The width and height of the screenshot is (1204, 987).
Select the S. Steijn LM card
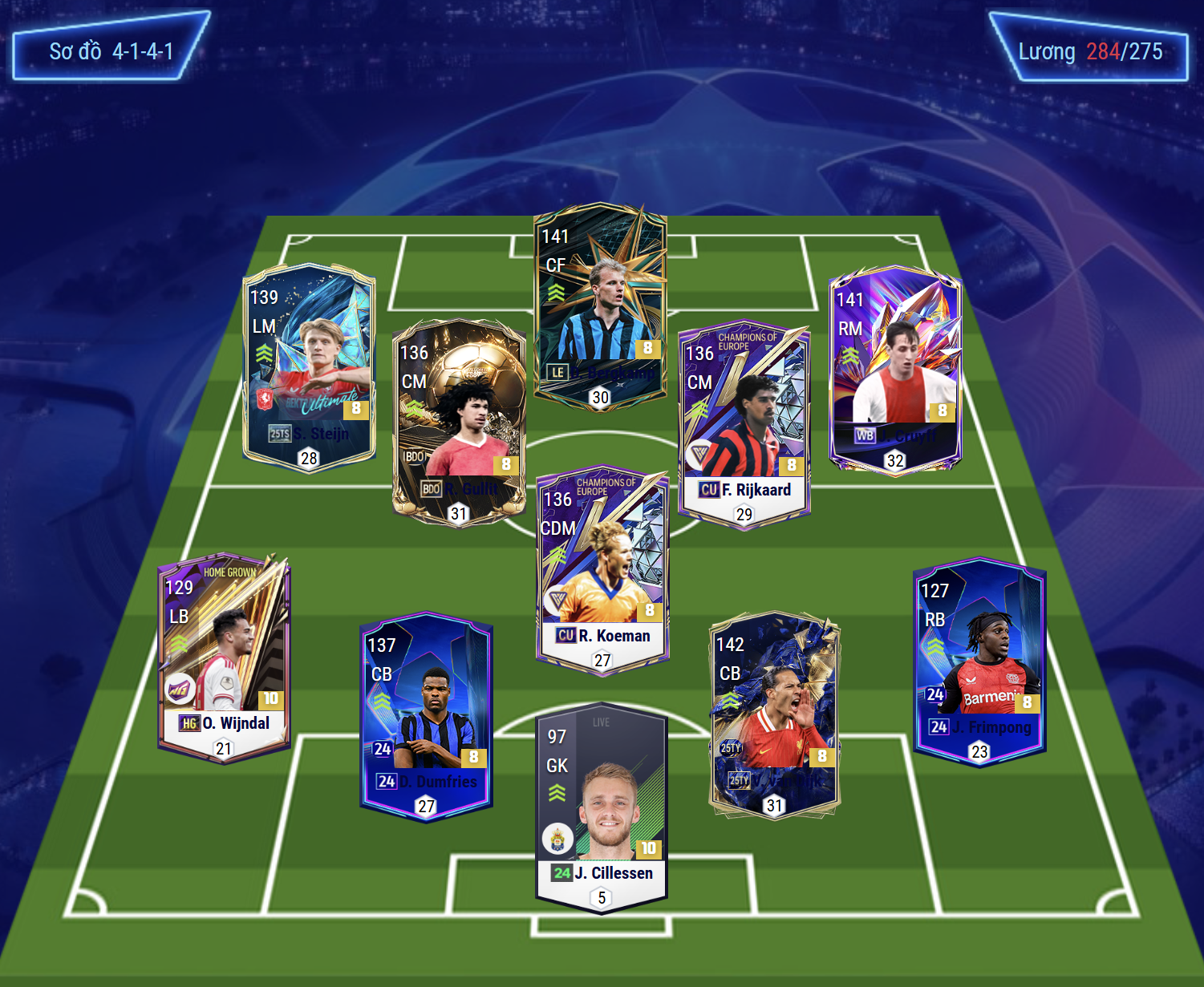click(309, 366)
